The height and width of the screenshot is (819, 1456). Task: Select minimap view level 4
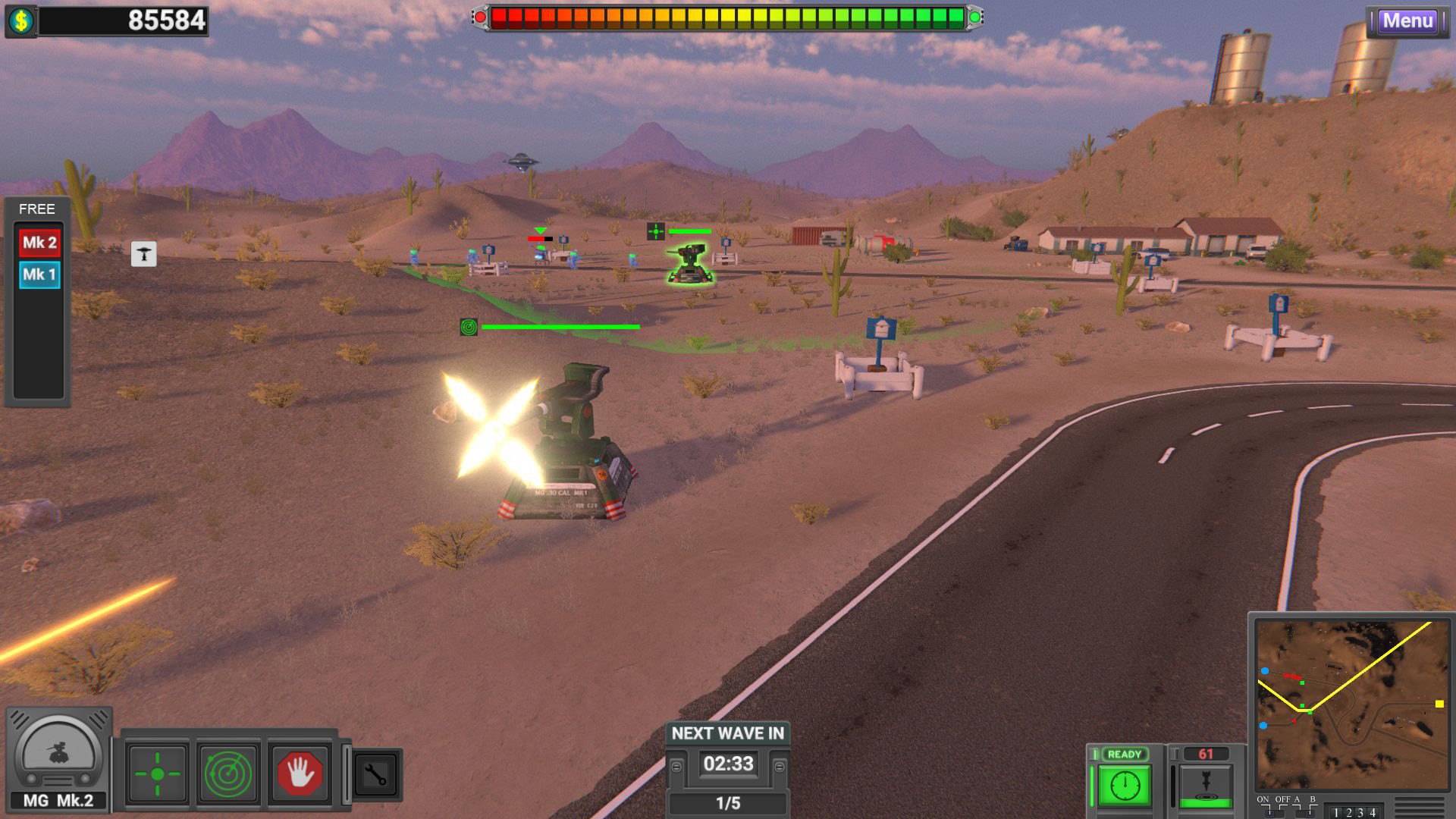[1373, 811]
